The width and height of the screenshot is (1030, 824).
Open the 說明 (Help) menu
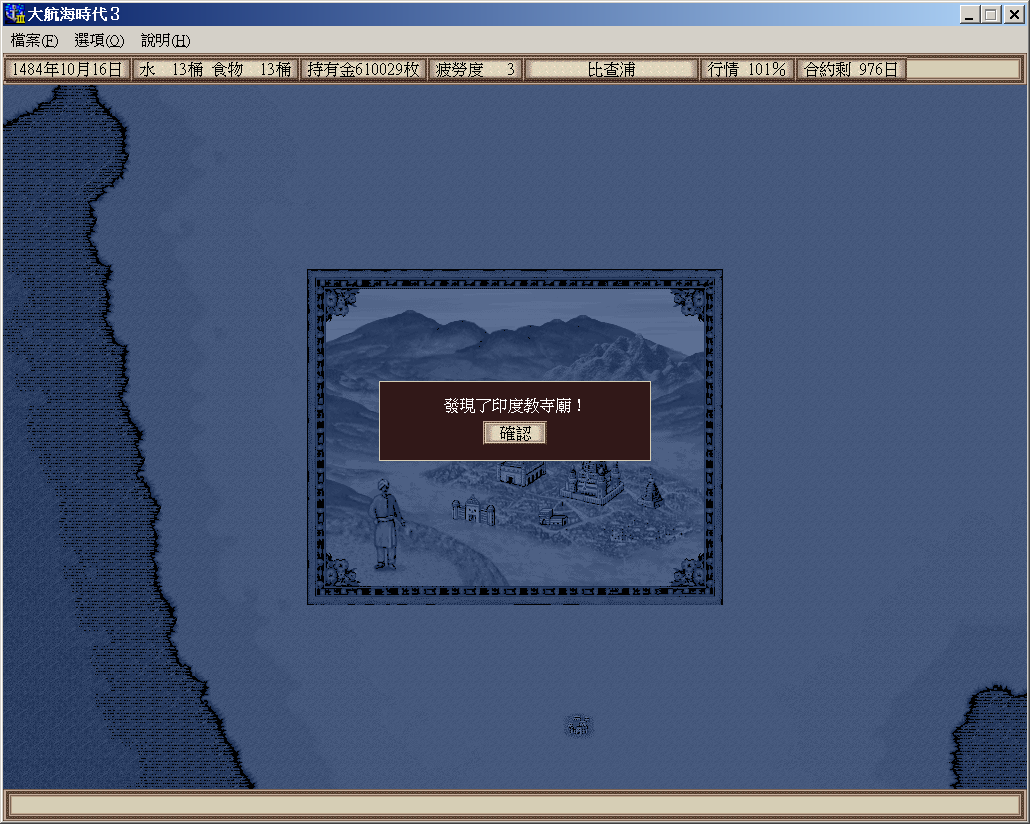click(x=165, y=41)
